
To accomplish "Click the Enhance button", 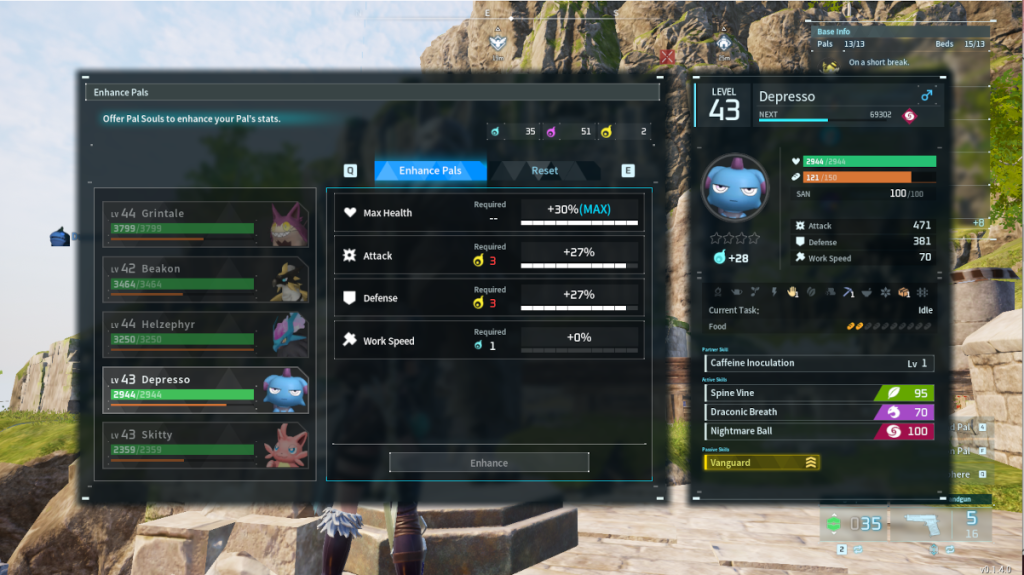I will click(489, 463).
